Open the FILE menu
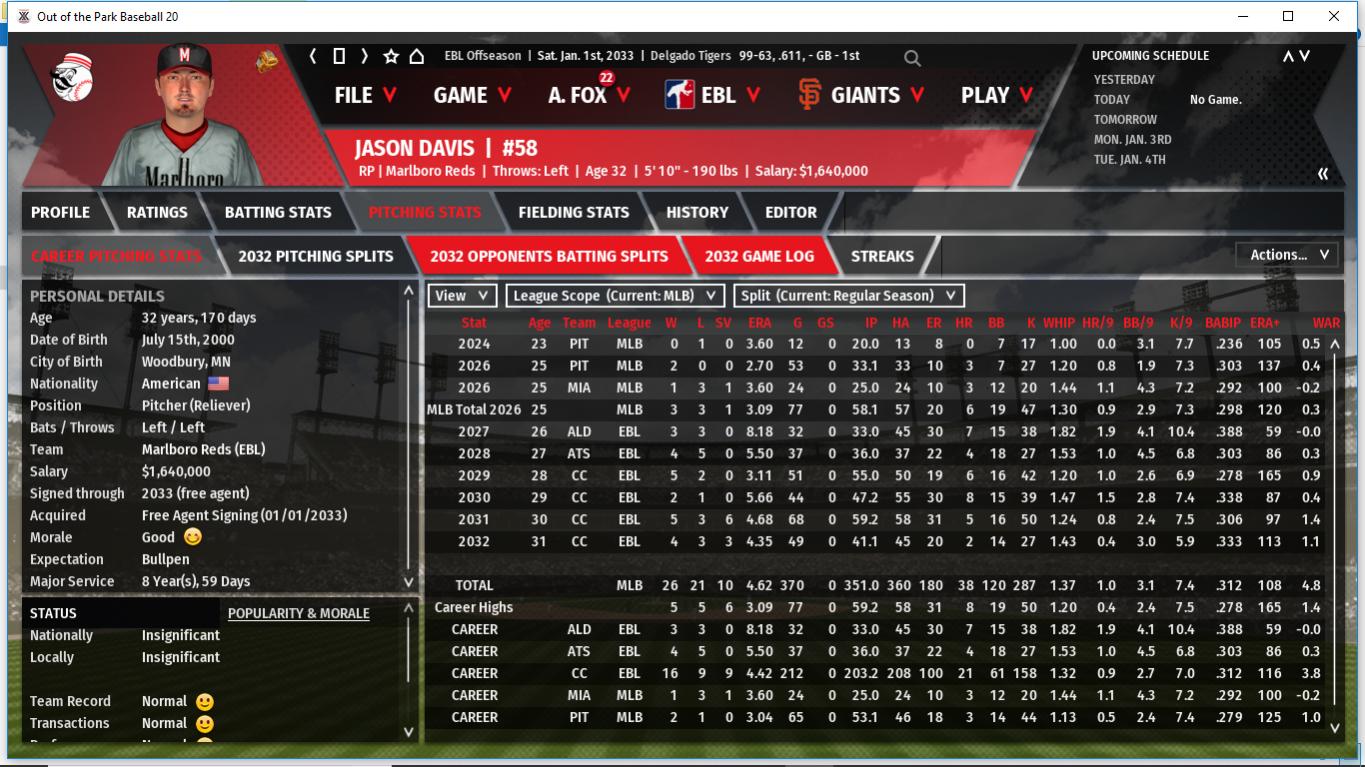The image size is (1365, 767). (365, 95)
